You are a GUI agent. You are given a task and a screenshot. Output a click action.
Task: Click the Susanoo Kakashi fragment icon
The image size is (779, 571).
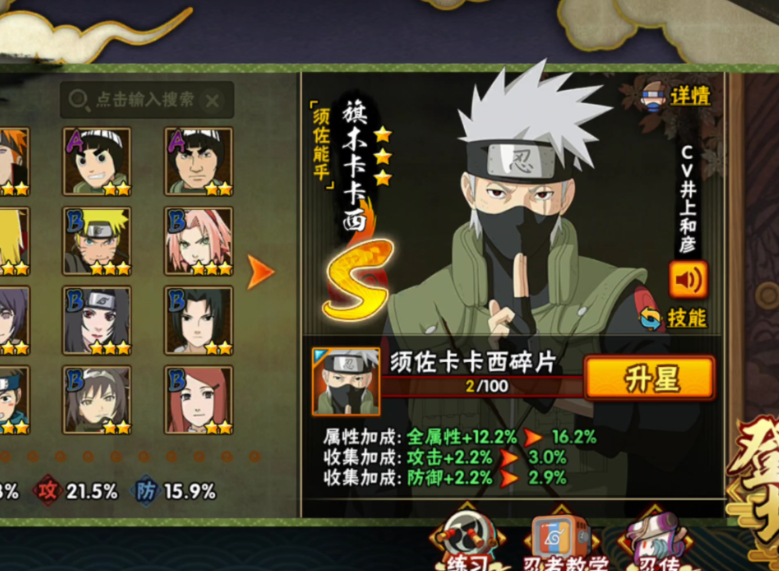(x=346, y=381)
